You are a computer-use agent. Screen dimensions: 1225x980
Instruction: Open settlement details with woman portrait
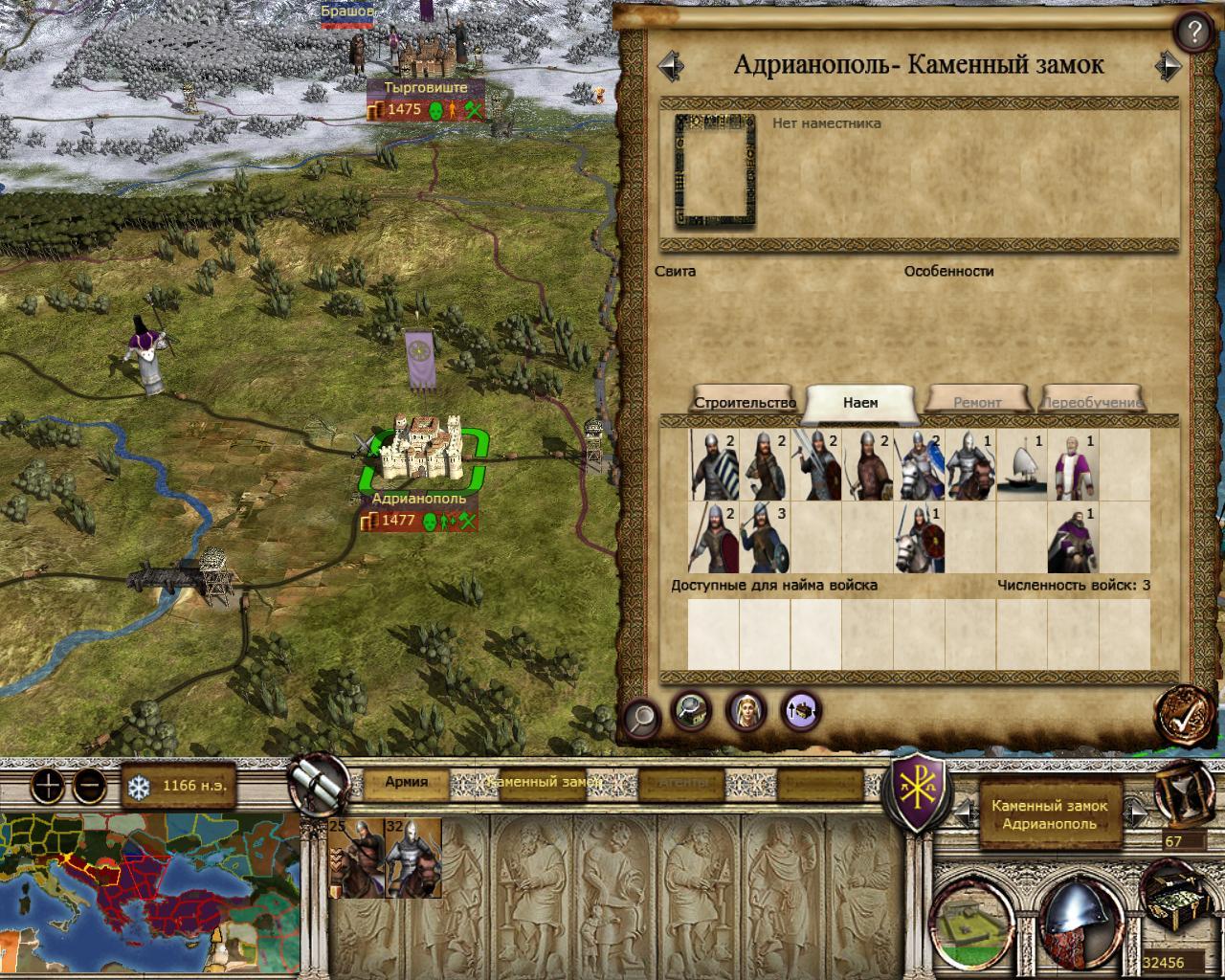[745, 709]
